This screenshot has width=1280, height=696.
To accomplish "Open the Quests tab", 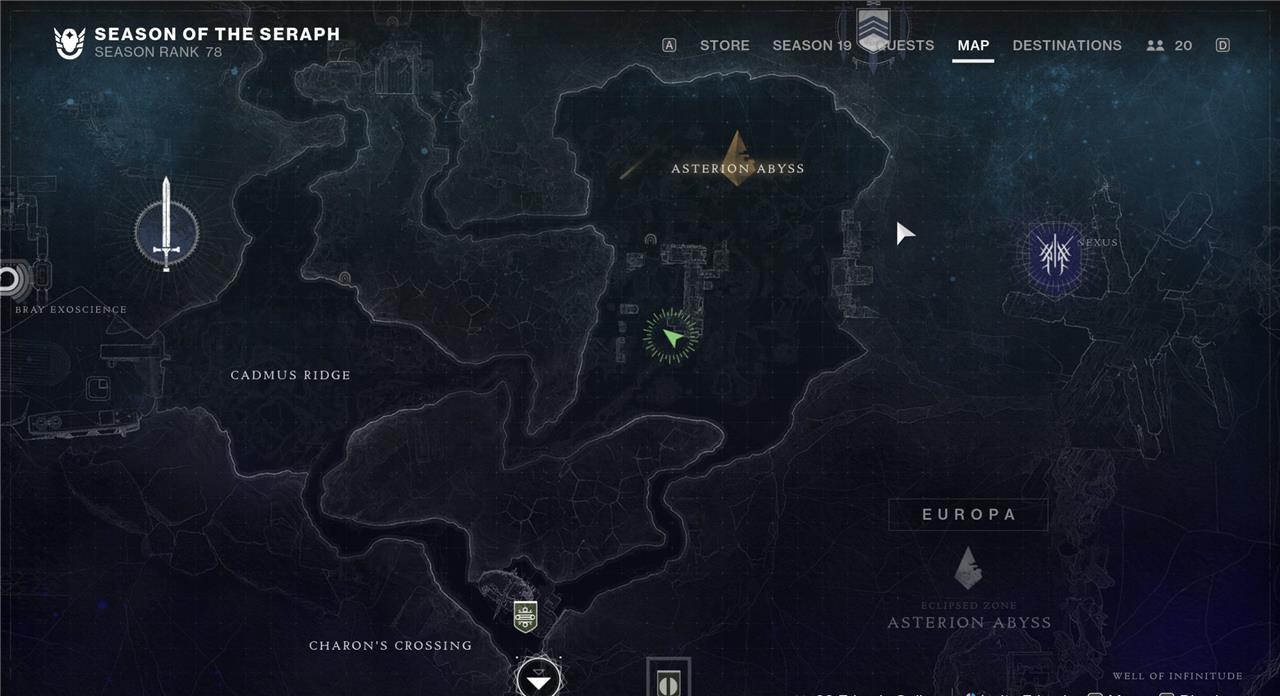I will coord(905,45).
